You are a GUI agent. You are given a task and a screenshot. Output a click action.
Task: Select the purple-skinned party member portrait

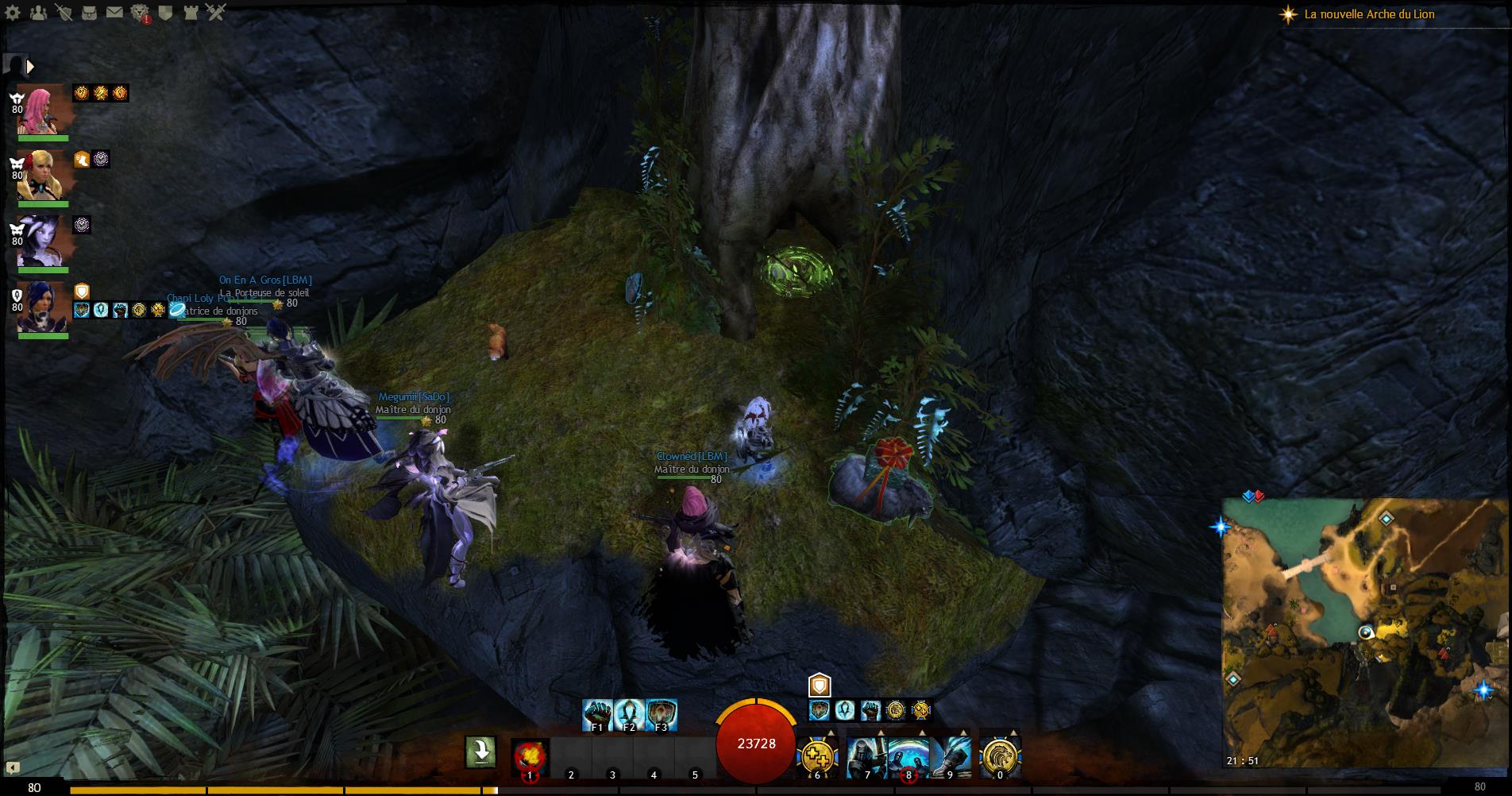click(40, 241)
